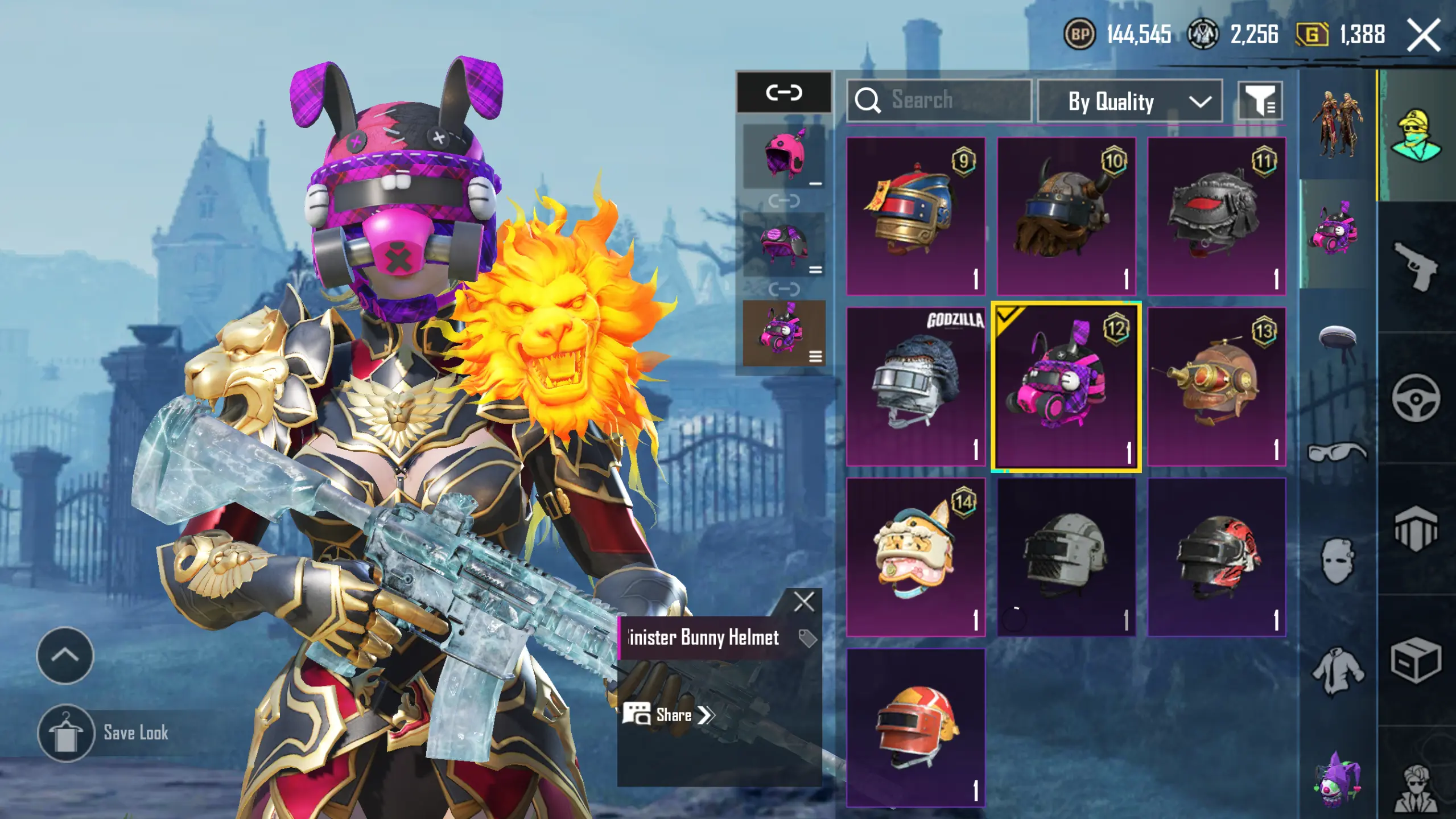Open the filter funnel options
This screenshot has width=1456, height=819.
[x=1260, y=101]
